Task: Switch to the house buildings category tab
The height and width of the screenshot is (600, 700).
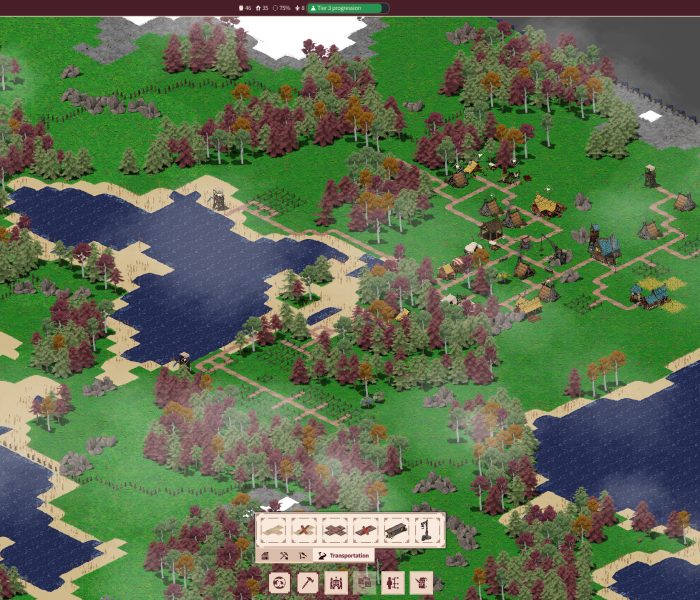Action: tap(266, 555)
